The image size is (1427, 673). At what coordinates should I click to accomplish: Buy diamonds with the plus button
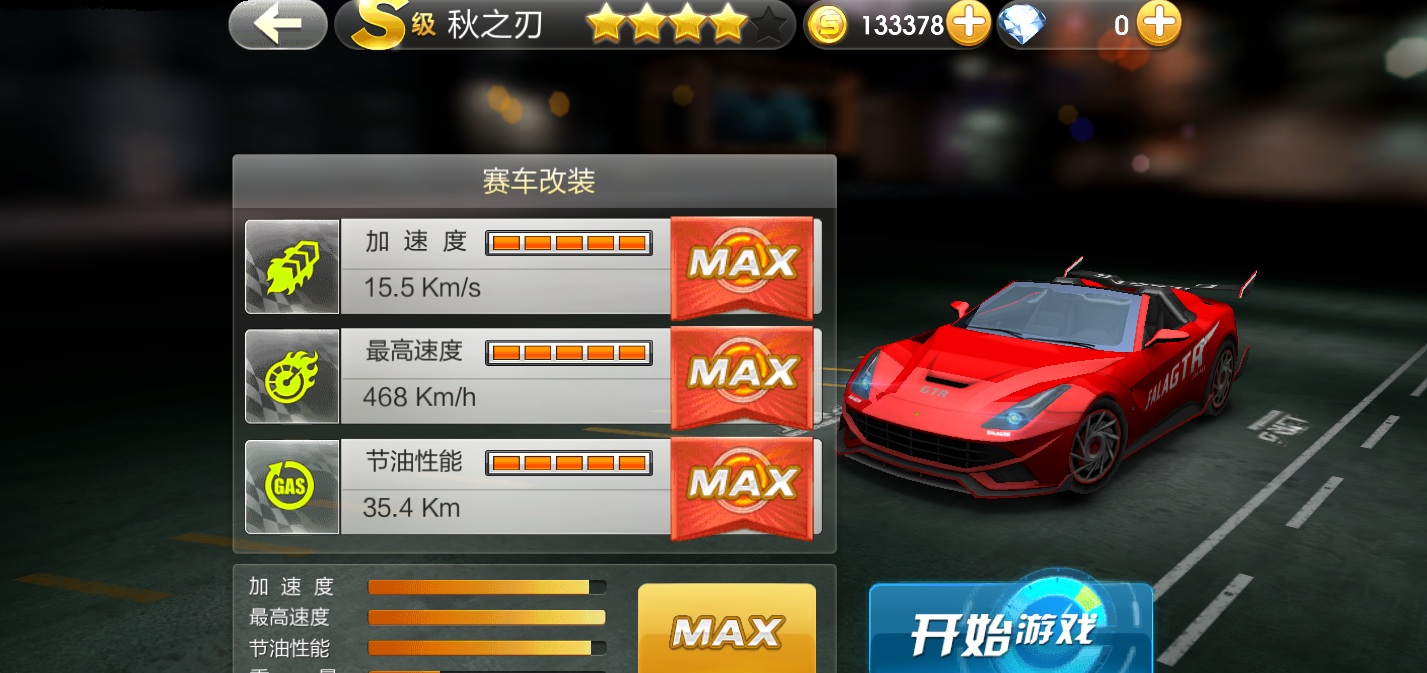pos(1158,24)
